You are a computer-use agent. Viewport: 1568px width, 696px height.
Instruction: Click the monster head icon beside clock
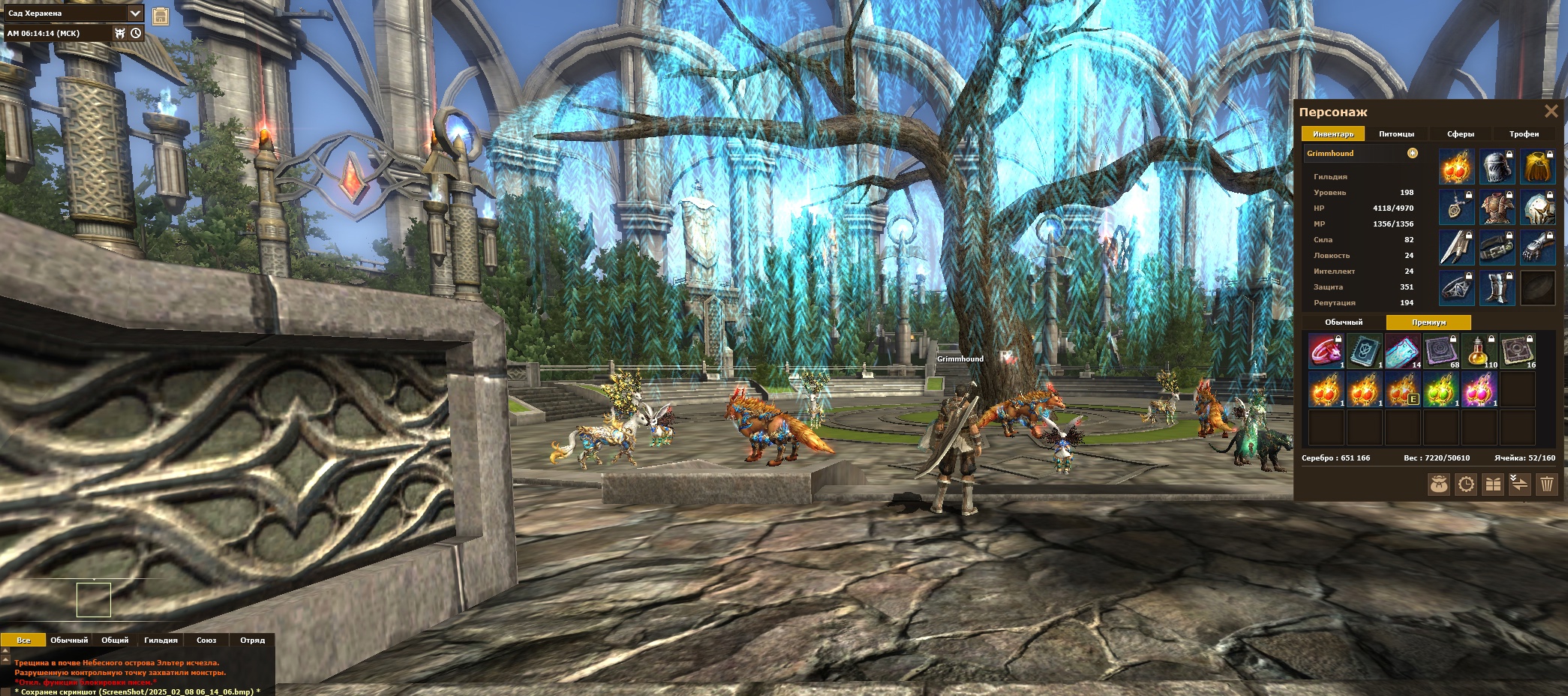(x=119, y=33)
